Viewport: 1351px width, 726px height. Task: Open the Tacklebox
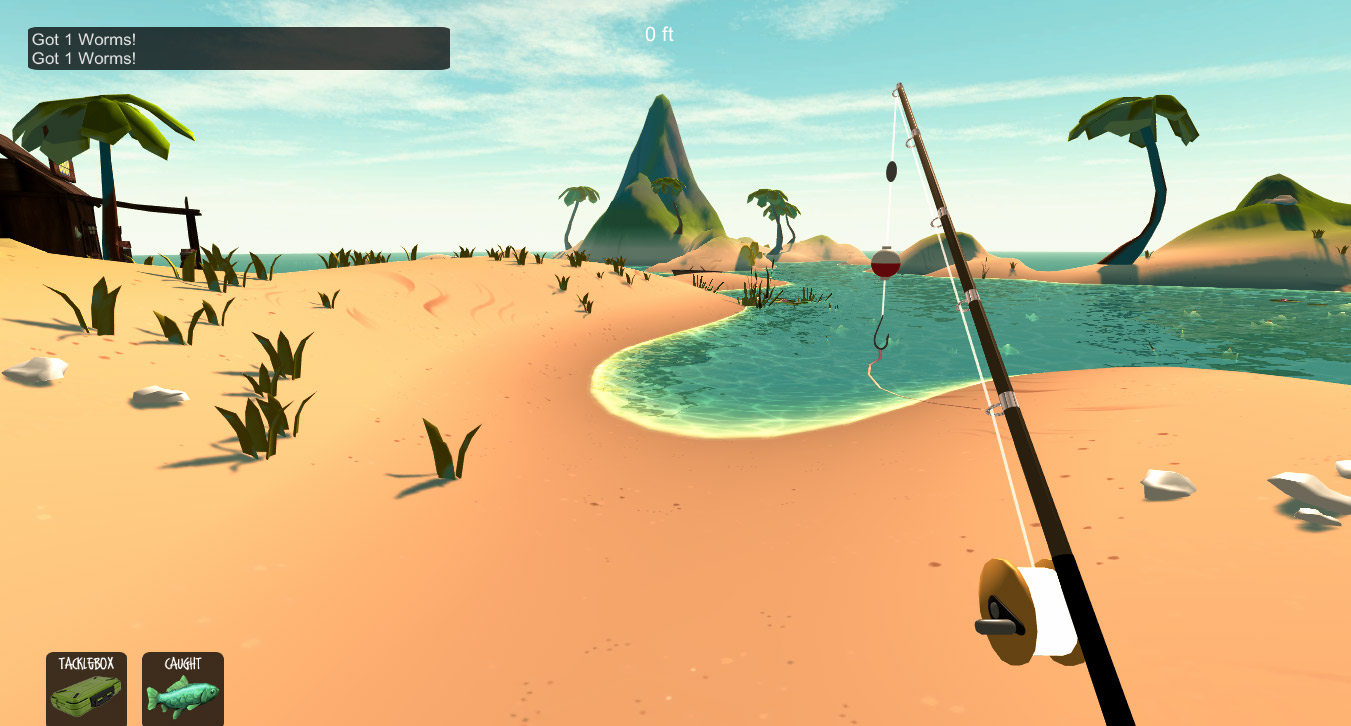coord(87,689)
